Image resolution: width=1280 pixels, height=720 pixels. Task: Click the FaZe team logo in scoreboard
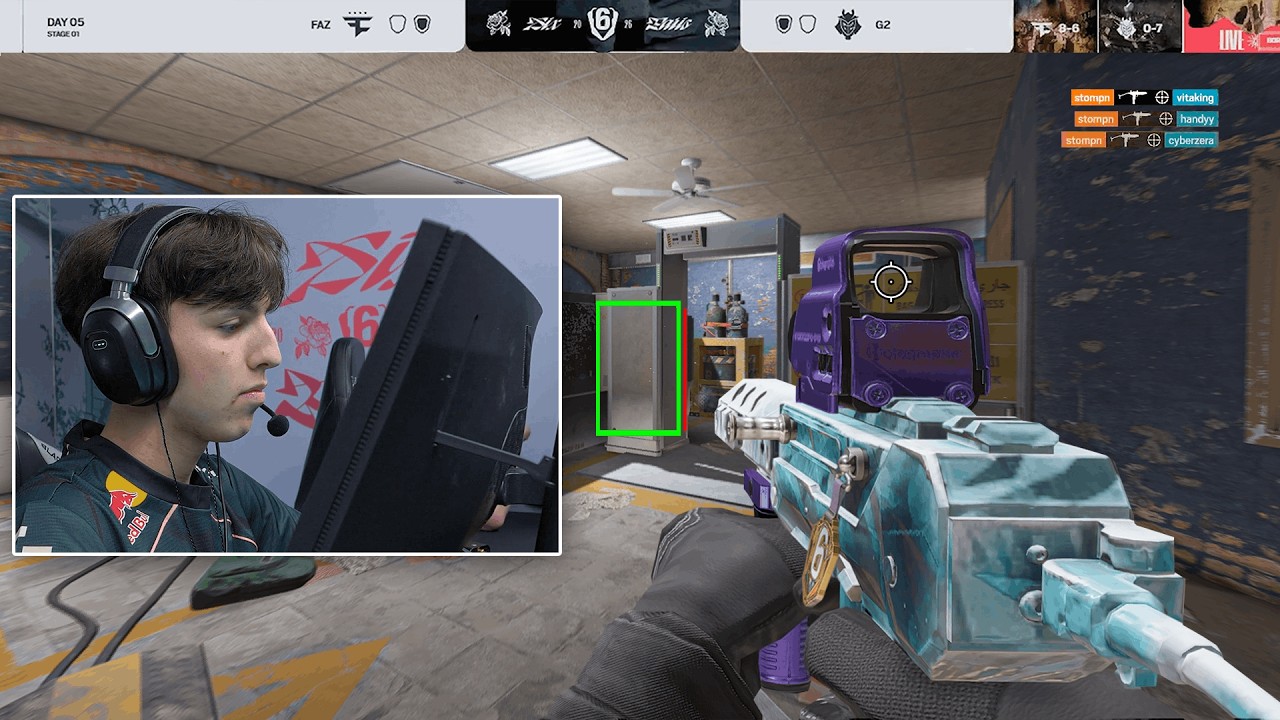(357, 25)
